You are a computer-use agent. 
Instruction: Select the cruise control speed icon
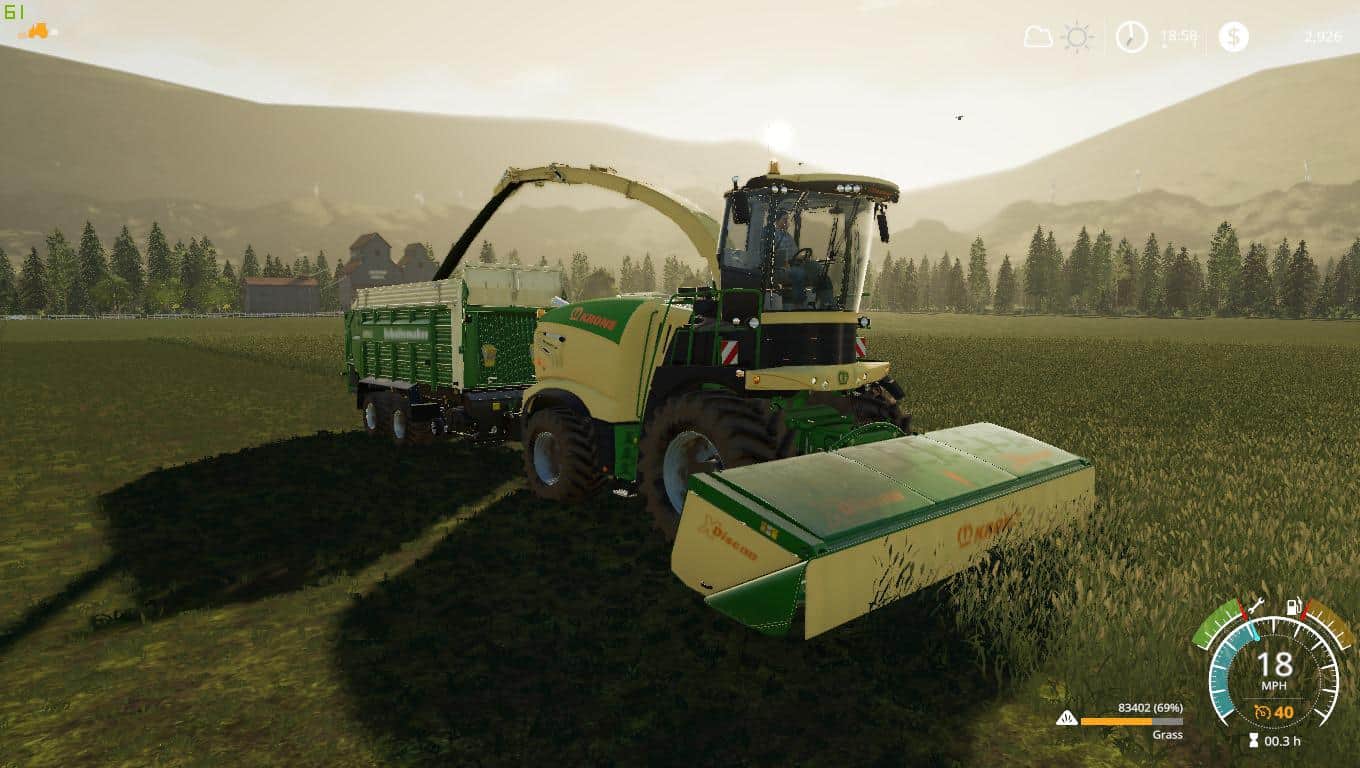coord(1265,710)
